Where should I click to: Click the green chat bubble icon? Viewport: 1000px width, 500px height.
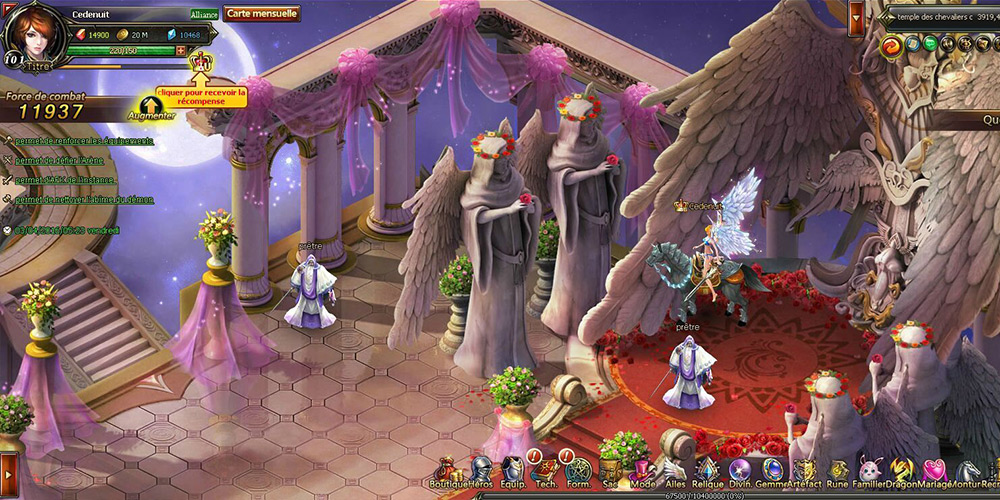pyautogui.click(x=928, y=44)
